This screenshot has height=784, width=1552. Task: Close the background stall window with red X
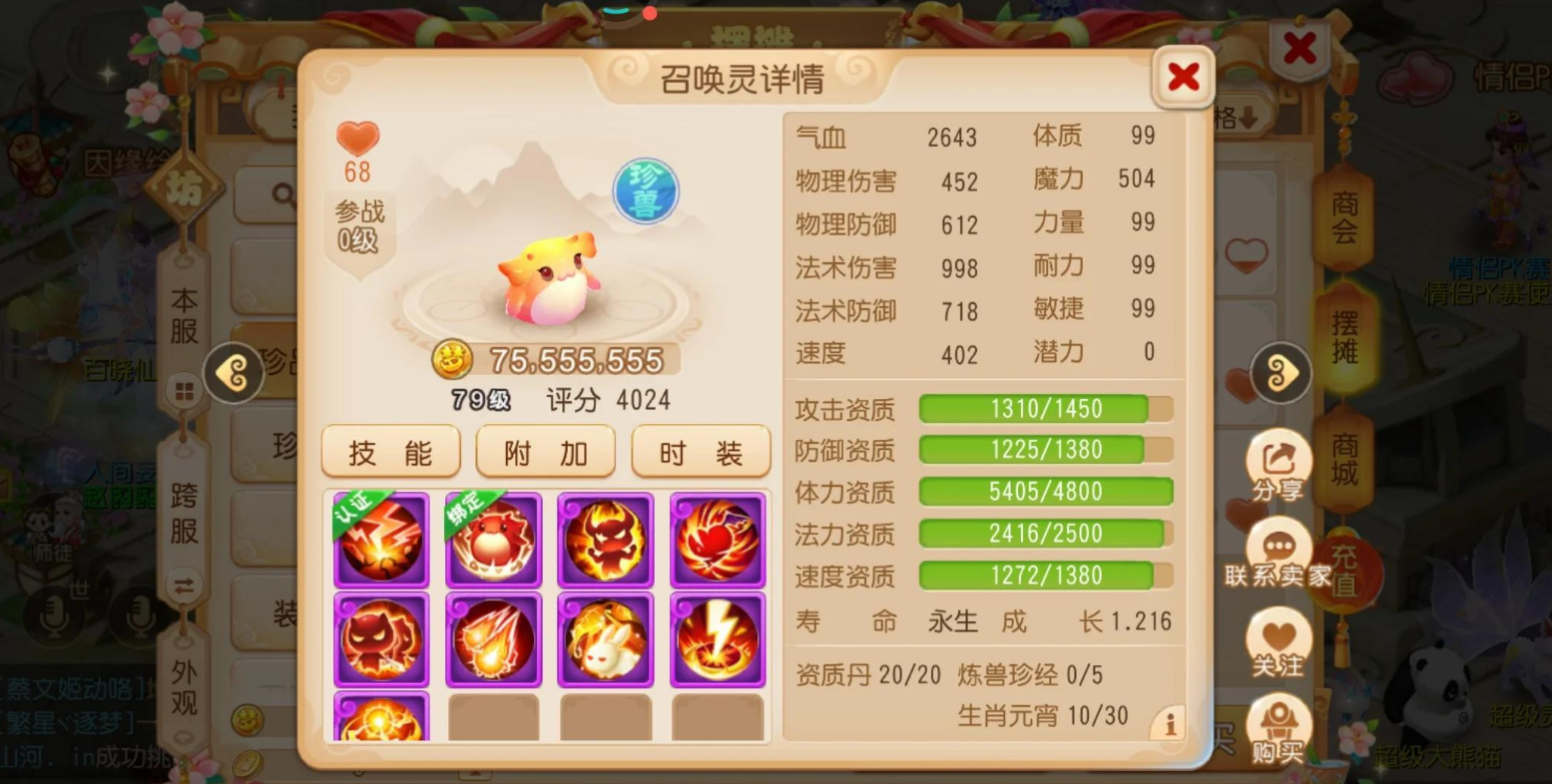tap(1299, 48)
